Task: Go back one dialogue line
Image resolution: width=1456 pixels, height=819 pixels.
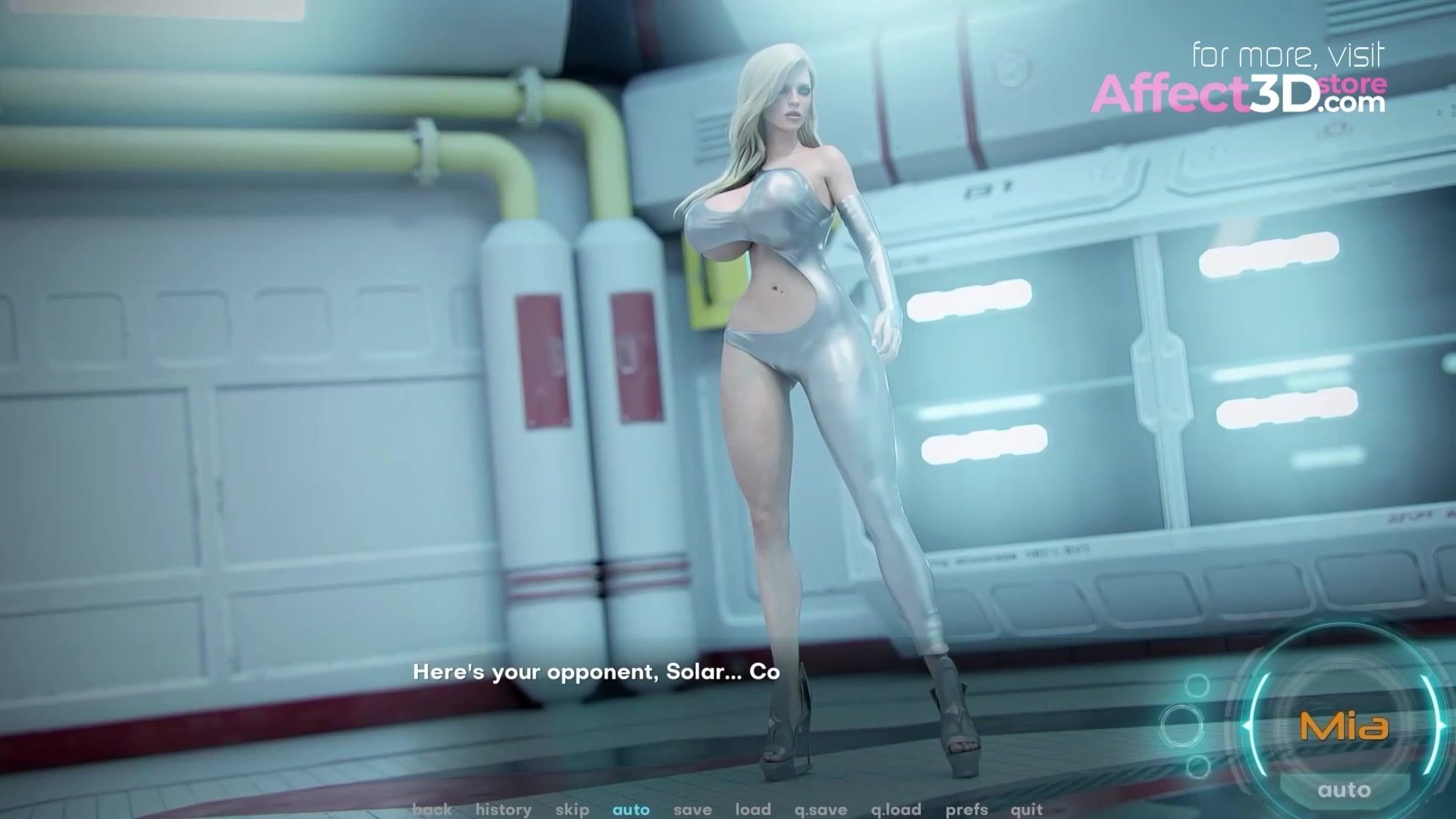Action: pos(431,809)
